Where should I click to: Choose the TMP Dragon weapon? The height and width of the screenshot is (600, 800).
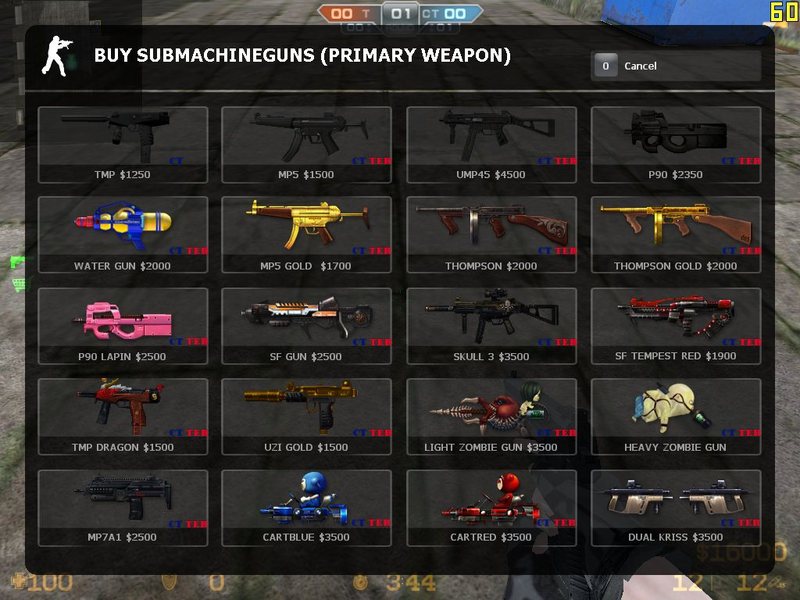pyautogui.click(x=123, y=417)
